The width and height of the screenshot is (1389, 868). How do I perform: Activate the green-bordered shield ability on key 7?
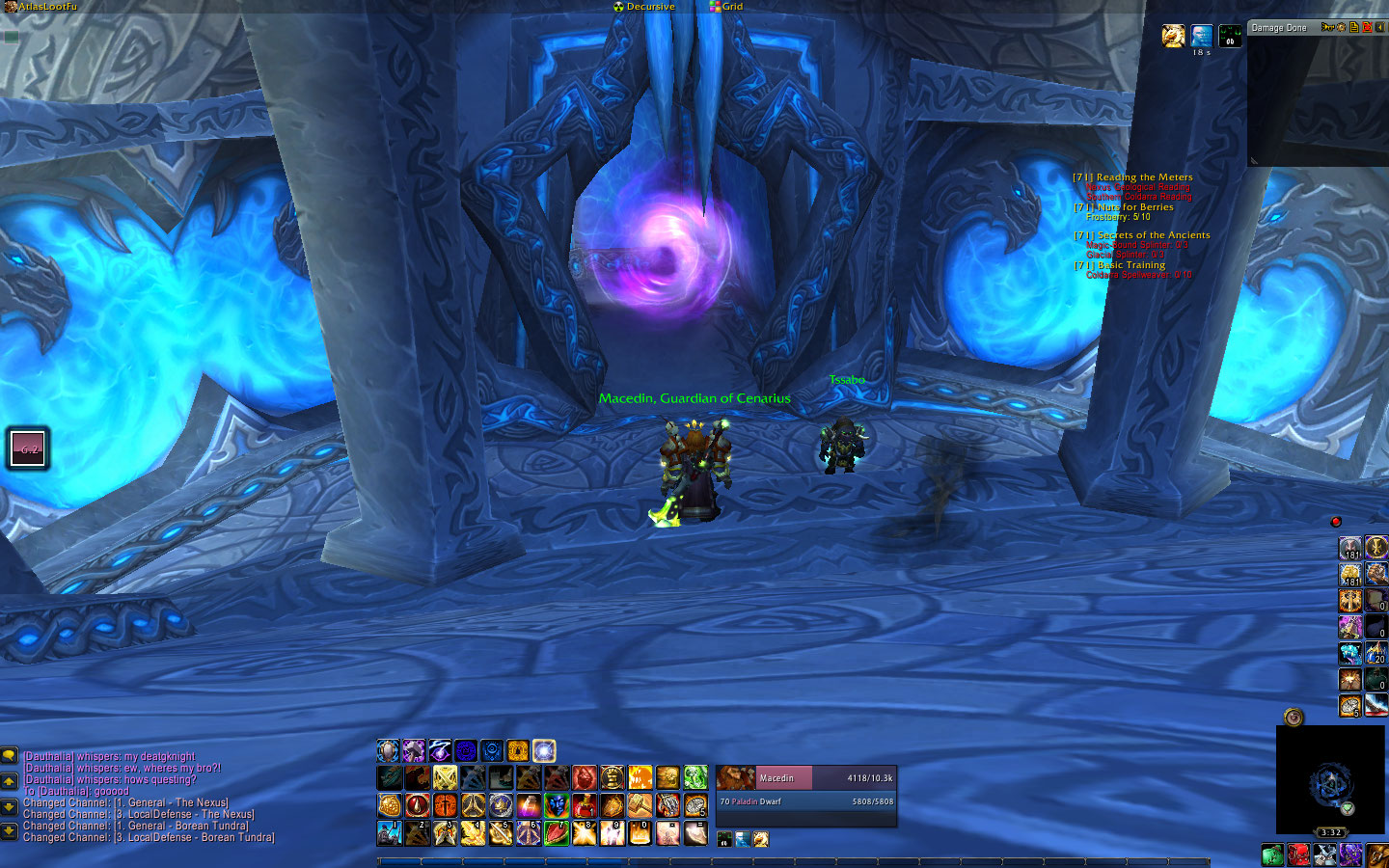(x=557, y=832)
